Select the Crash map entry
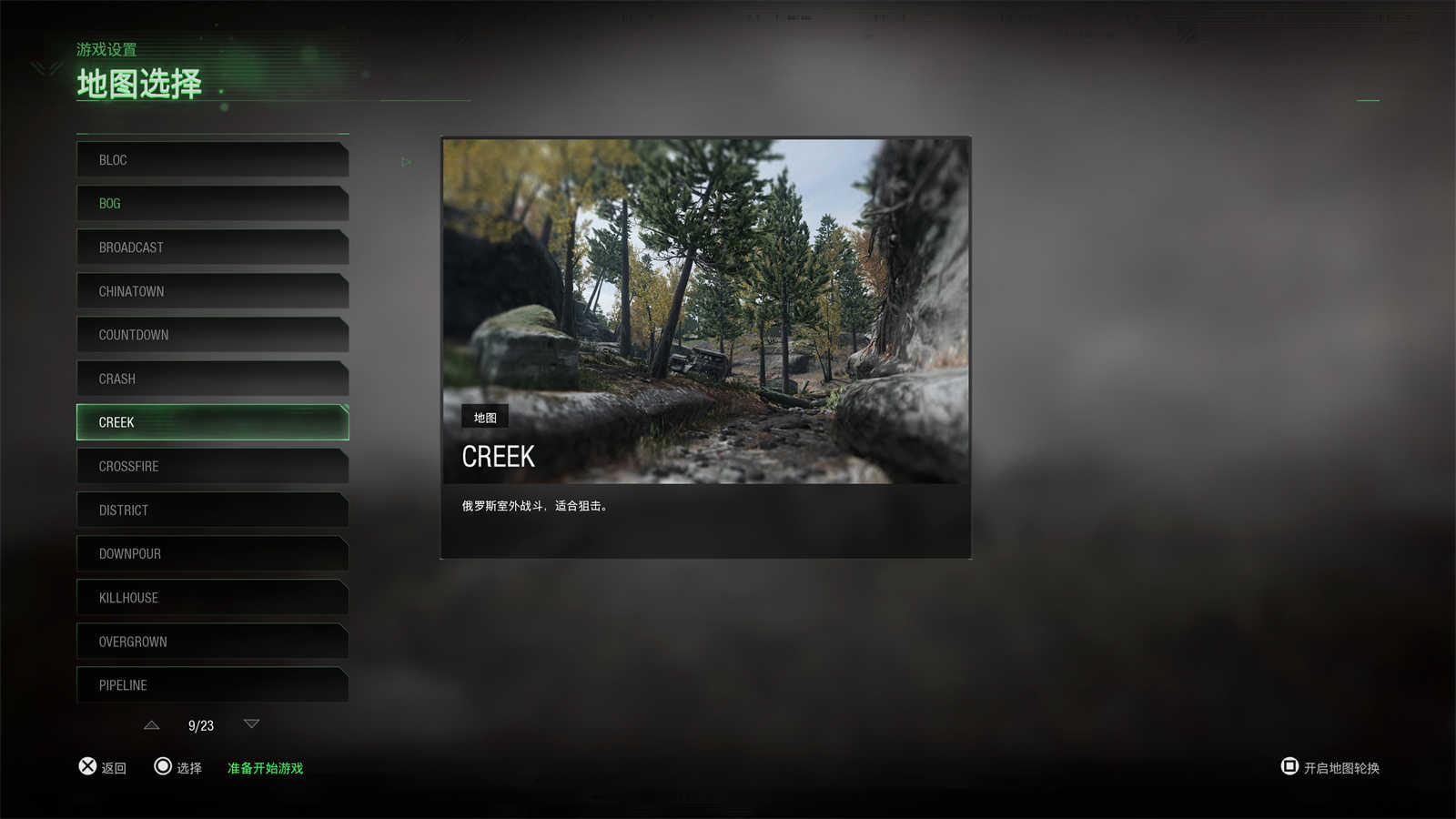1456x819 pixels. [212, 379]
